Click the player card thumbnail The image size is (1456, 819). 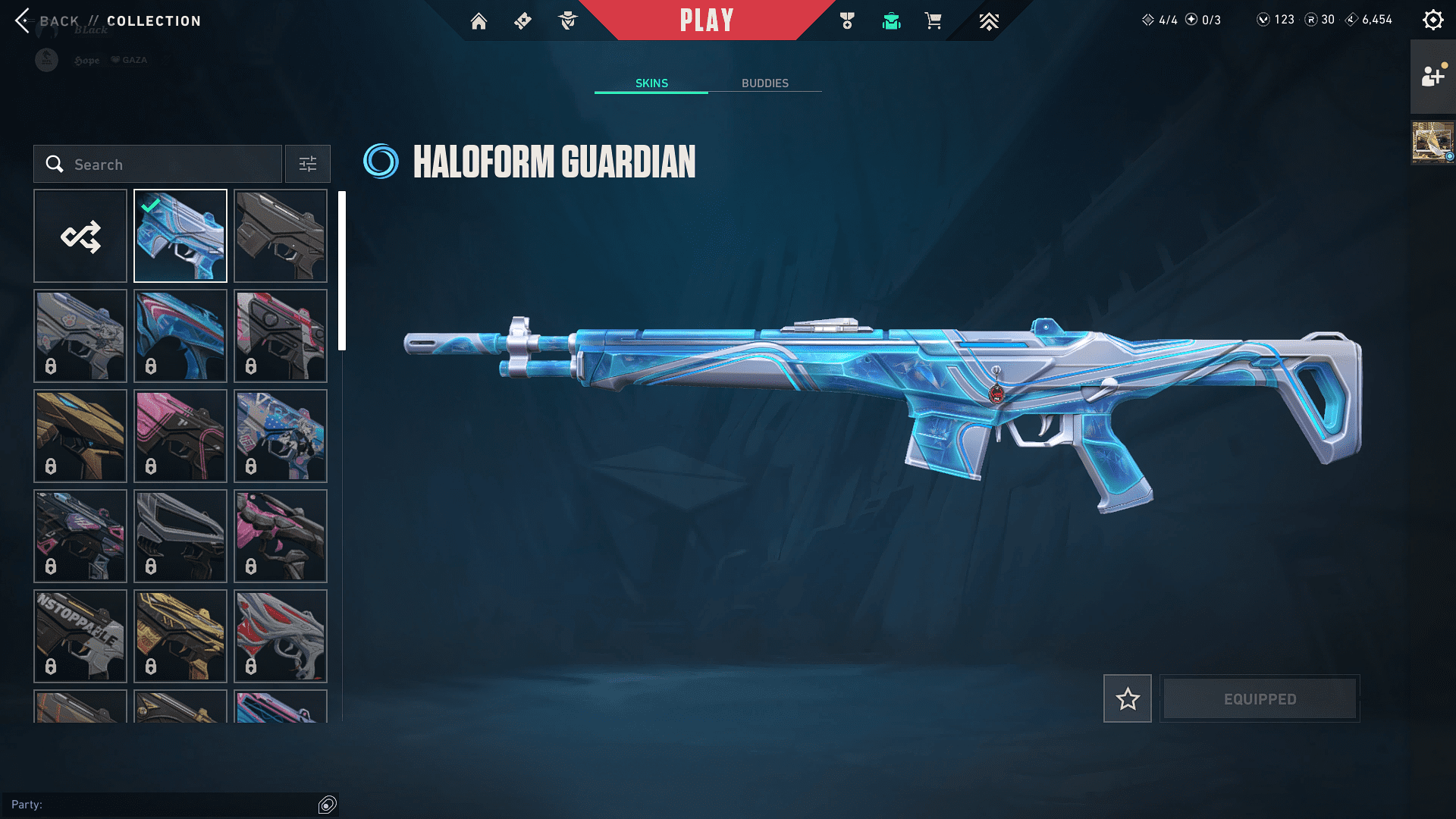[1432, 142]
